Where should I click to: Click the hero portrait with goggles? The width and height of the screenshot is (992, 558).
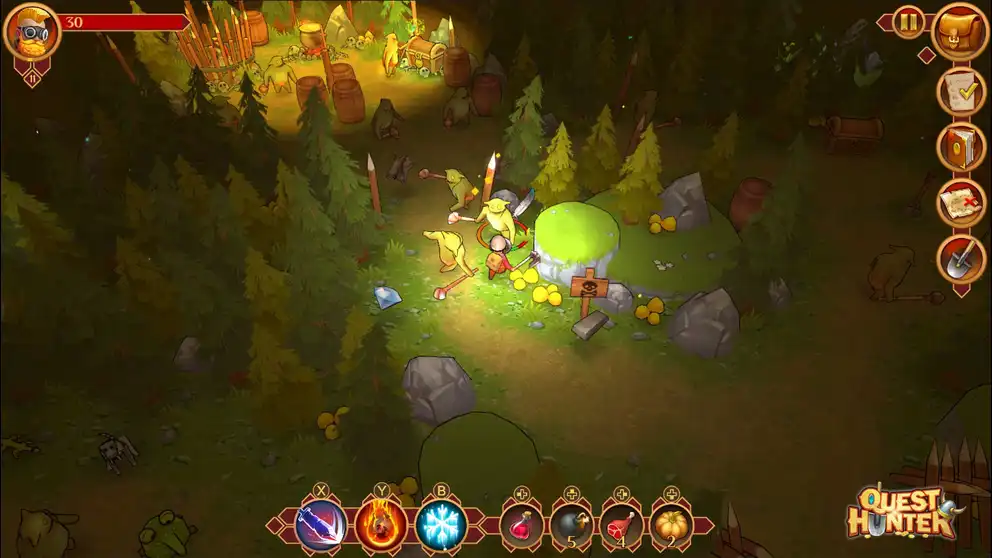32,31
